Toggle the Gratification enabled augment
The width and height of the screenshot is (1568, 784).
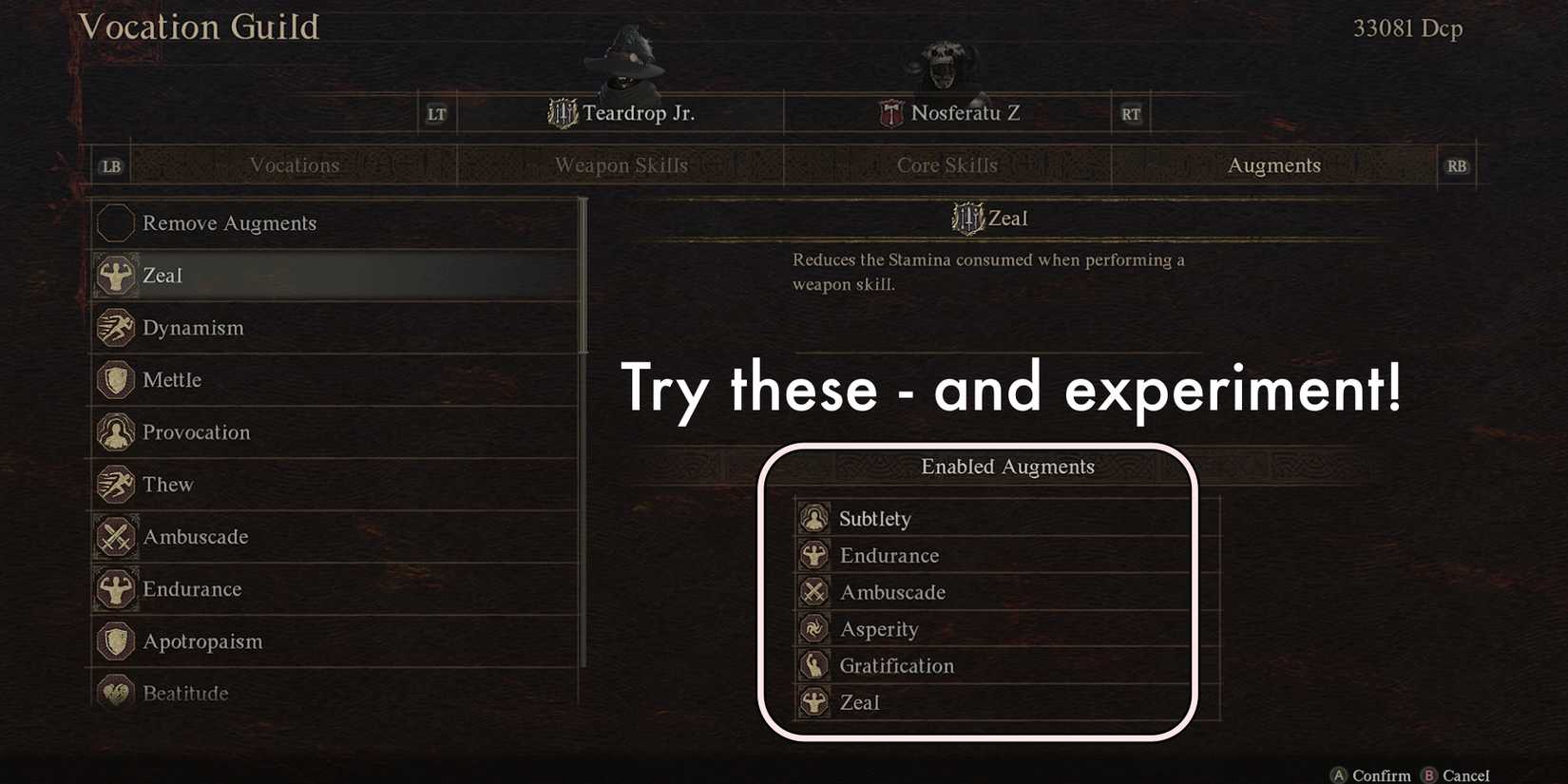896,665
